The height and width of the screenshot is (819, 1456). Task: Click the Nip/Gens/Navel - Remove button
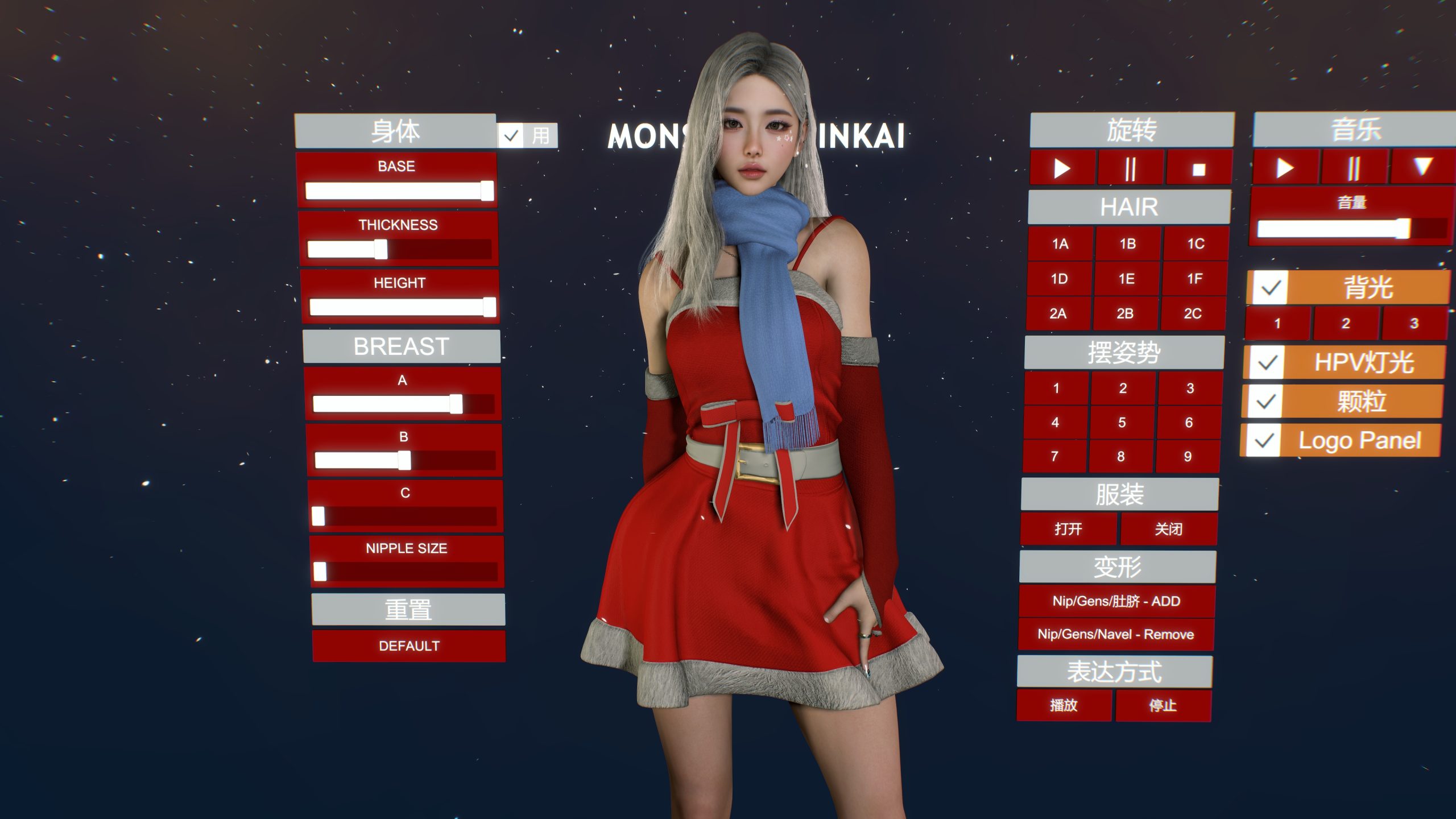coord(1116,634)
